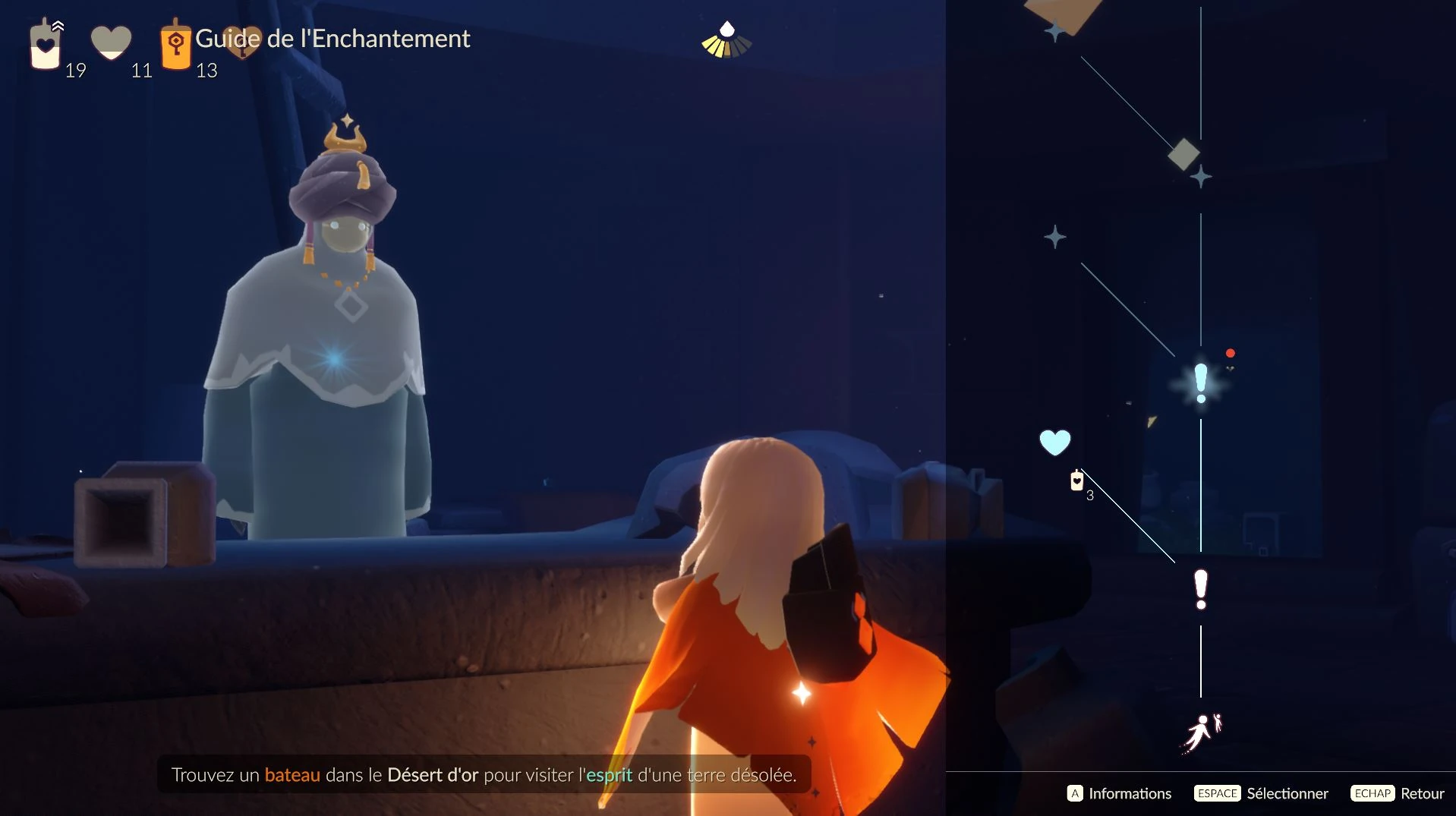Click the upgrade chevrons on the candle icon
This screenshot has width=1456, height=816.
[58, 24]
